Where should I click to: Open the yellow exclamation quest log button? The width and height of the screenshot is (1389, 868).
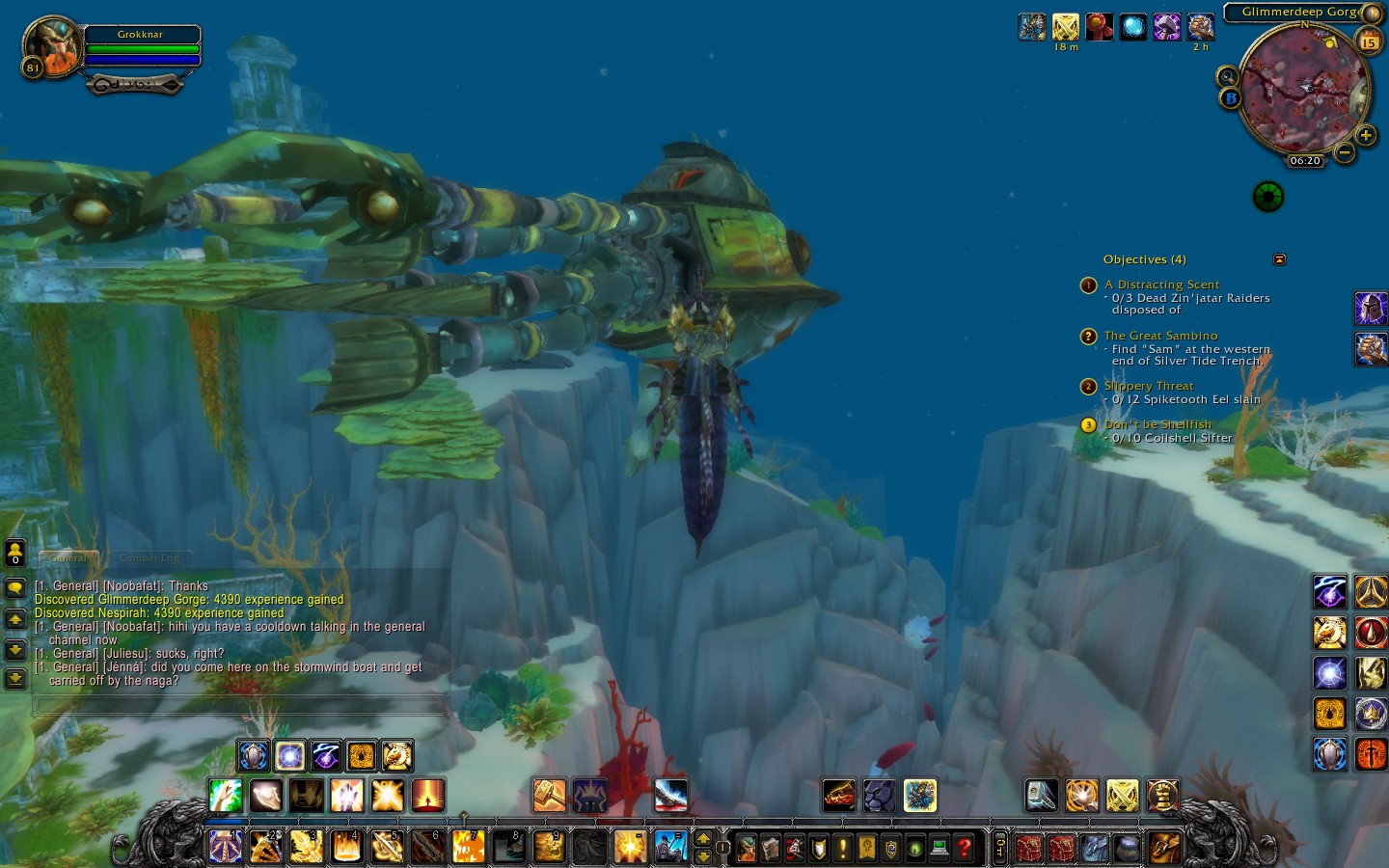[842, 848]
